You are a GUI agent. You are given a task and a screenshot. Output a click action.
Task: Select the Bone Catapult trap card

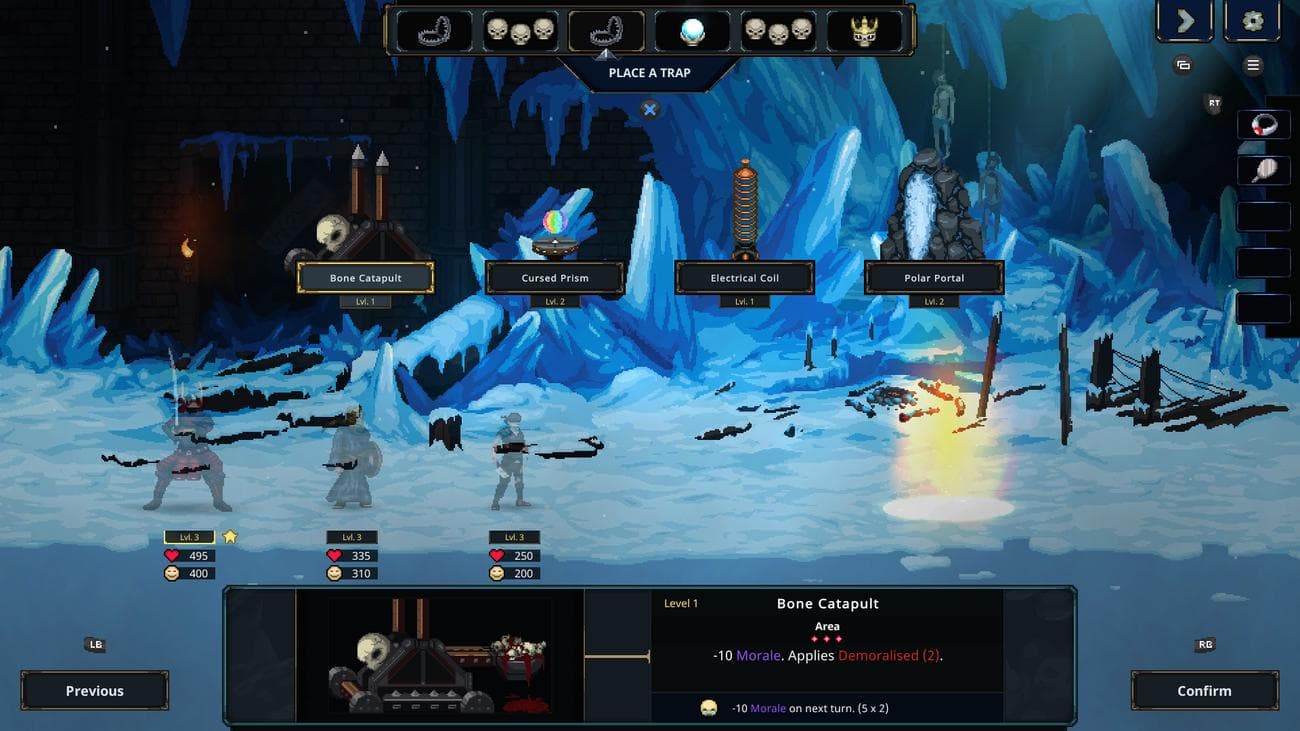[363, 278]
